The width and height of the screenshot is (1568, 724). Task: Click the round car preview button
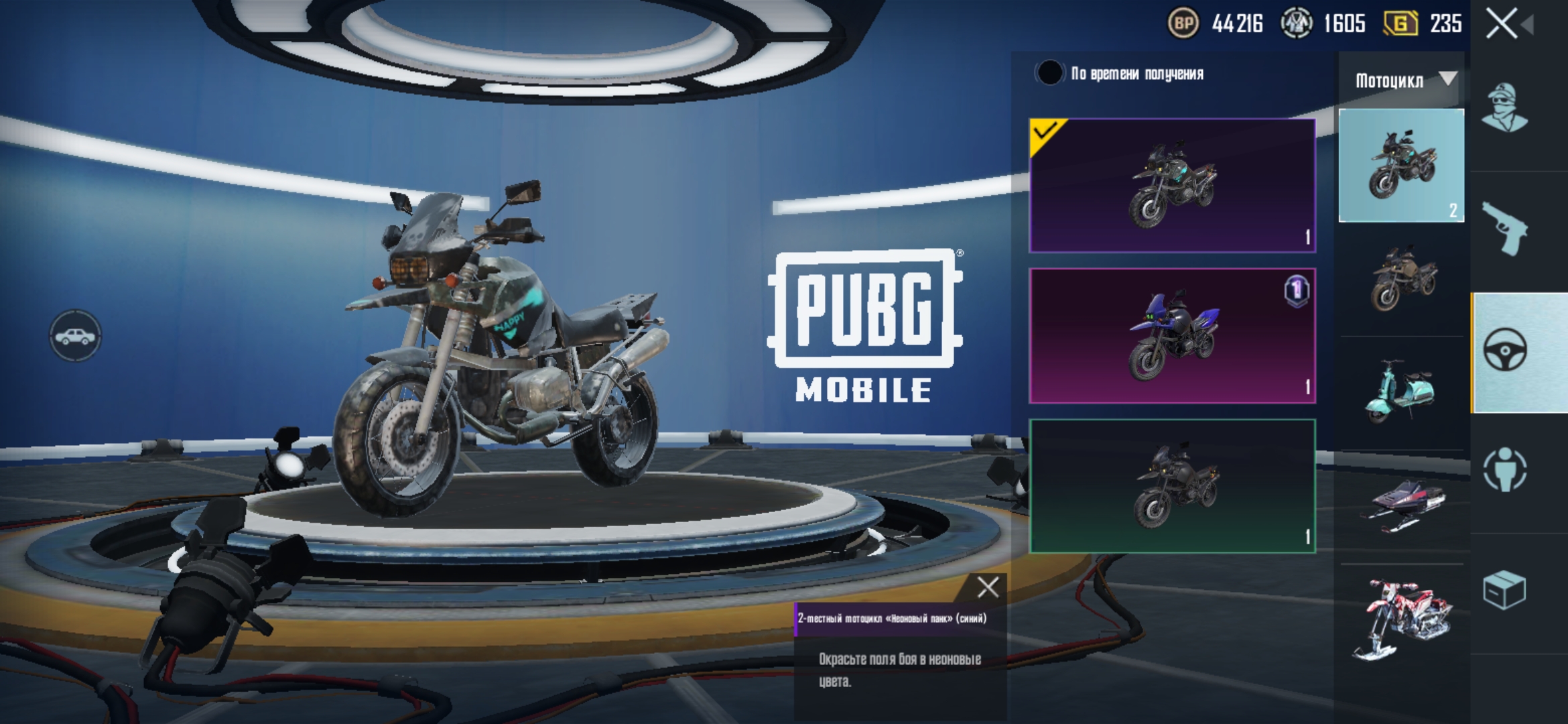click(75, 335)
